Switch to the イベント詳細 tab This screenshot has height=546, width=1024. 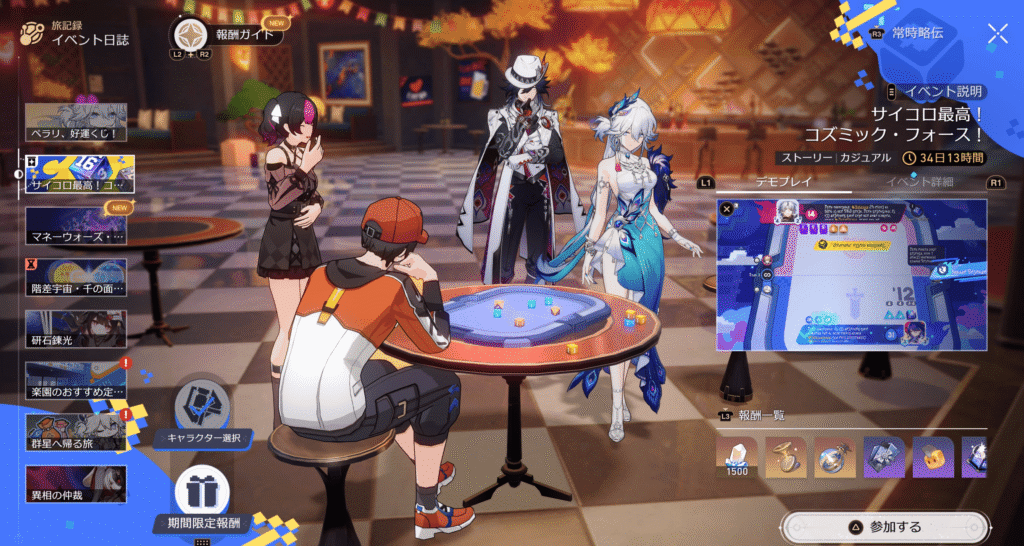[x=920, y=182]
